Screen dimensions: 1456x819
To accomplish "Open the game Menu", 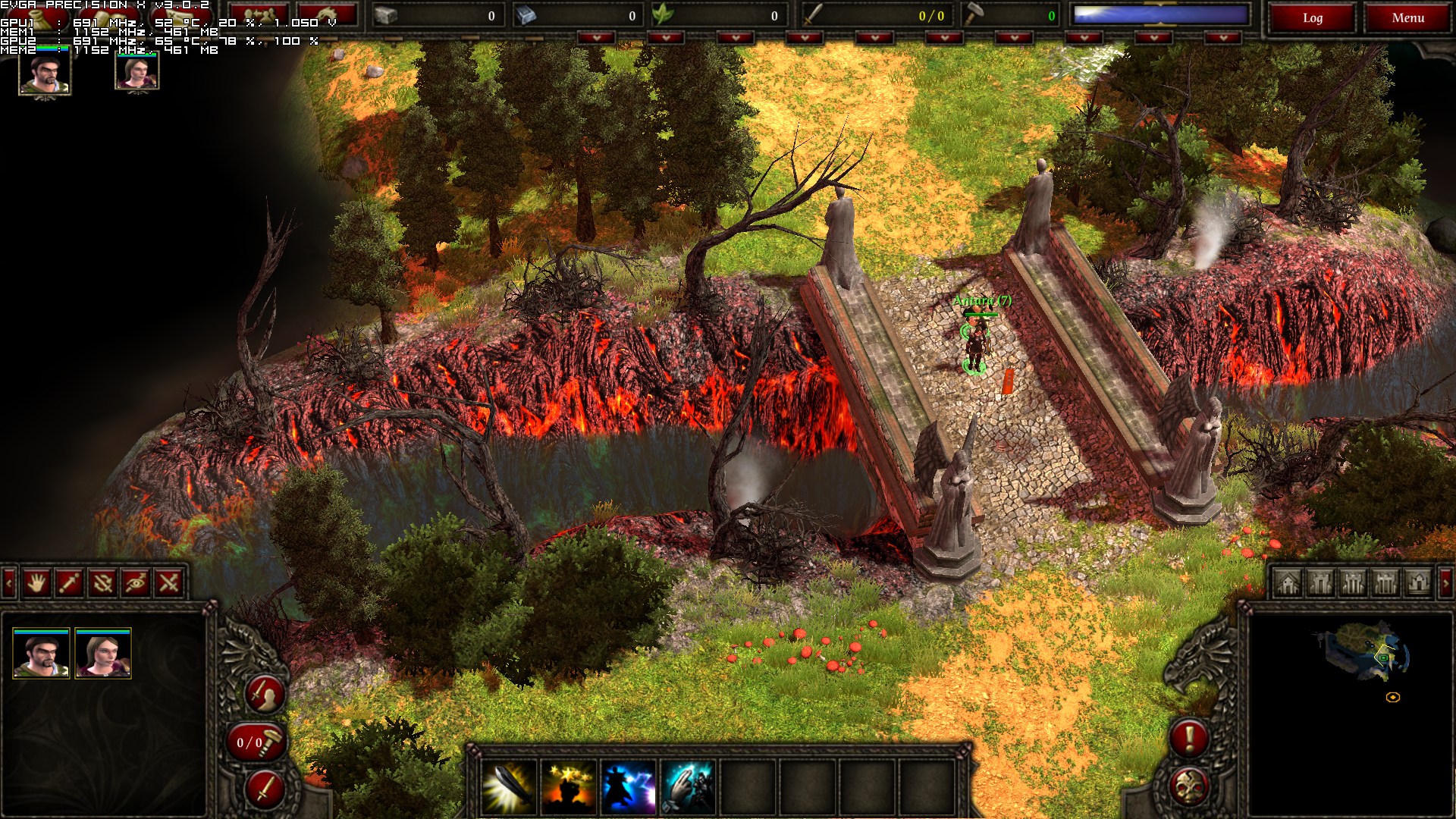I will pyautogui.click(x=1407, y=18).
